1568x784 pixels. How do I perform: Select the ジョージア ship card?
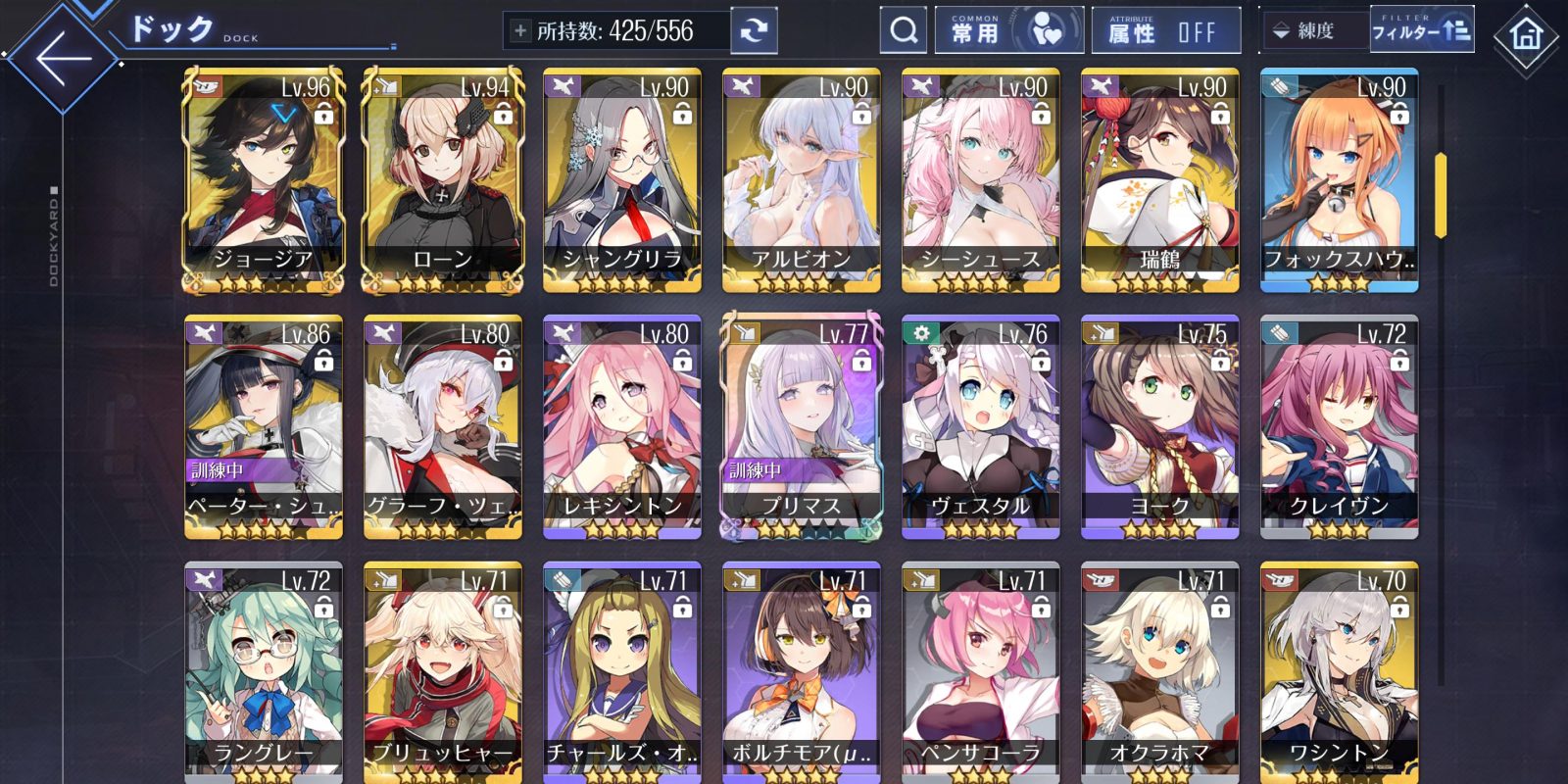(x=264, y=180)
